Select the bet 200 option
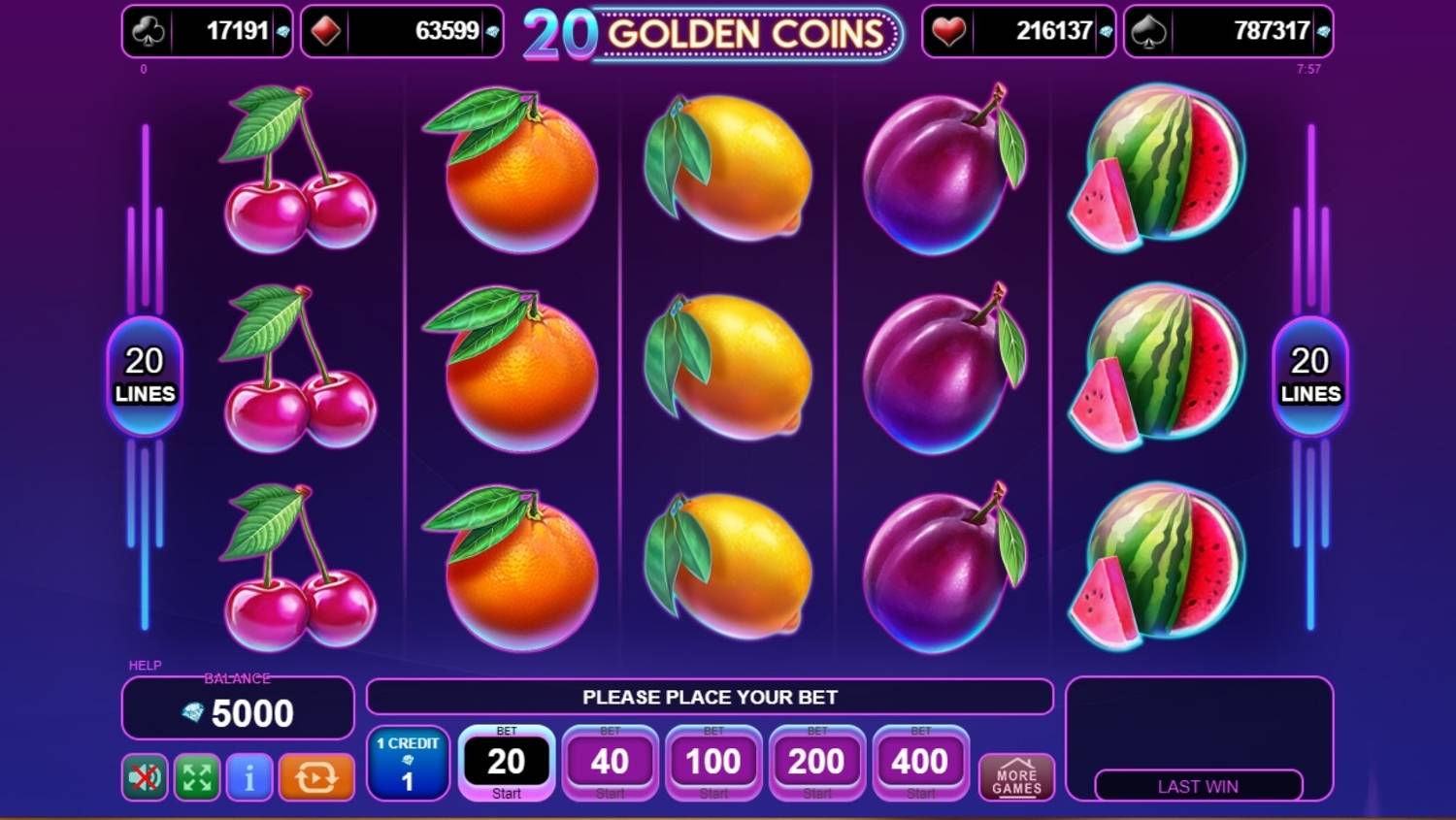This screenshot has height=820, width=1456. click(x=816, y=763)
